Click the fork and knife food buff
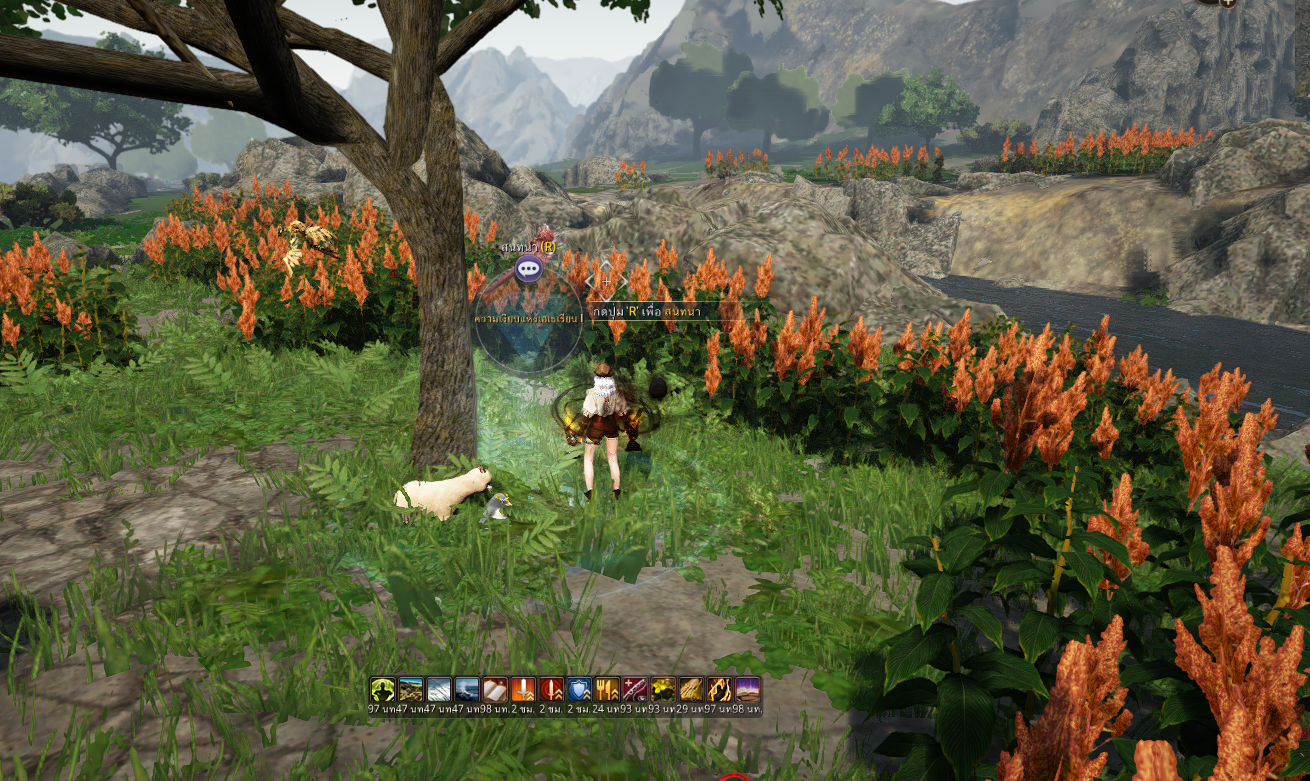The width and height of the screenshot is (1310, 781). [607, 689]
